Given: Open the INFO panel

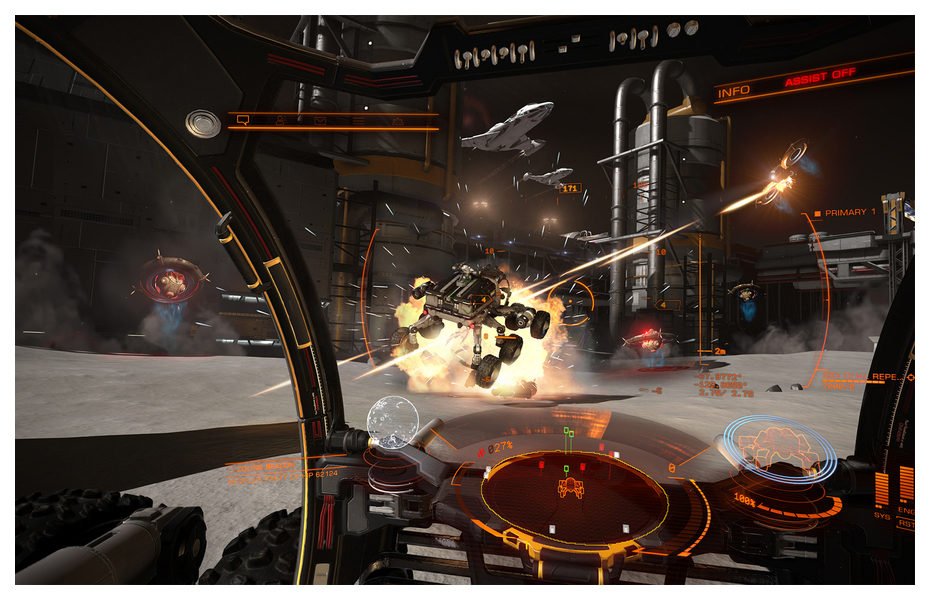Looking at the screenshot, I should point(735,91).
